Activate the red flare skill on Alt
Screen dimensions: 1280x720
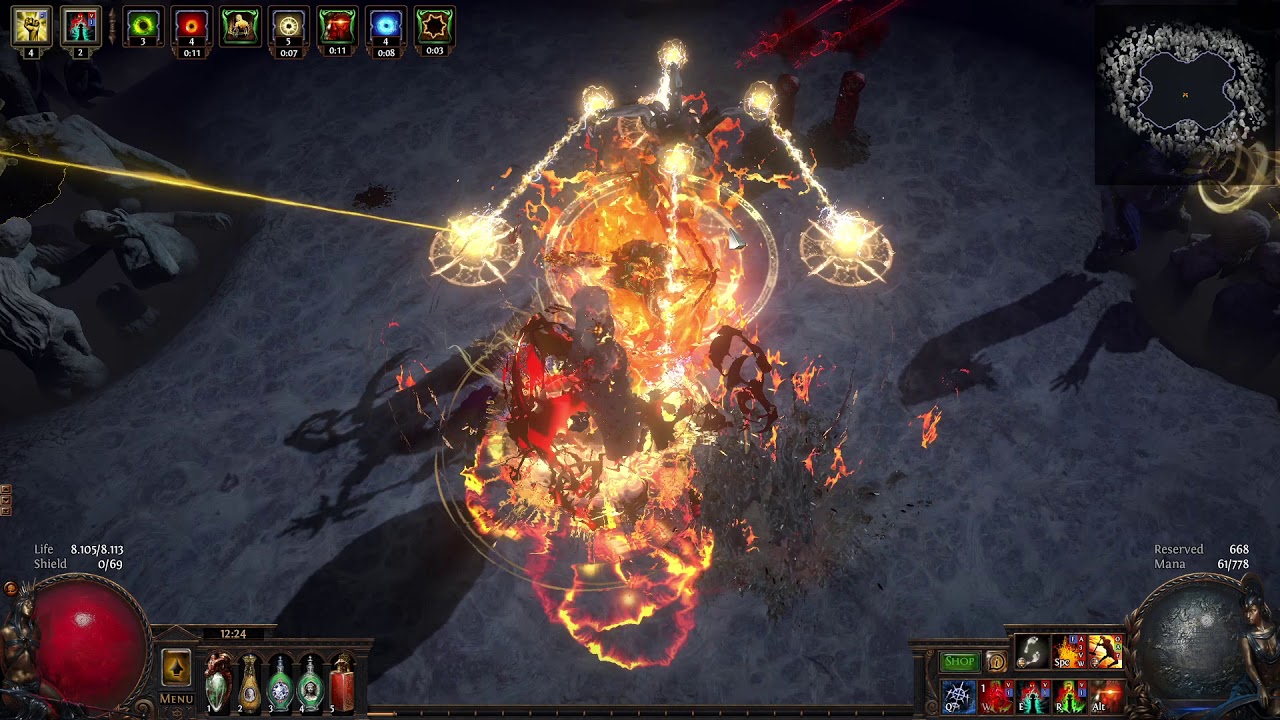(1105, 696)
